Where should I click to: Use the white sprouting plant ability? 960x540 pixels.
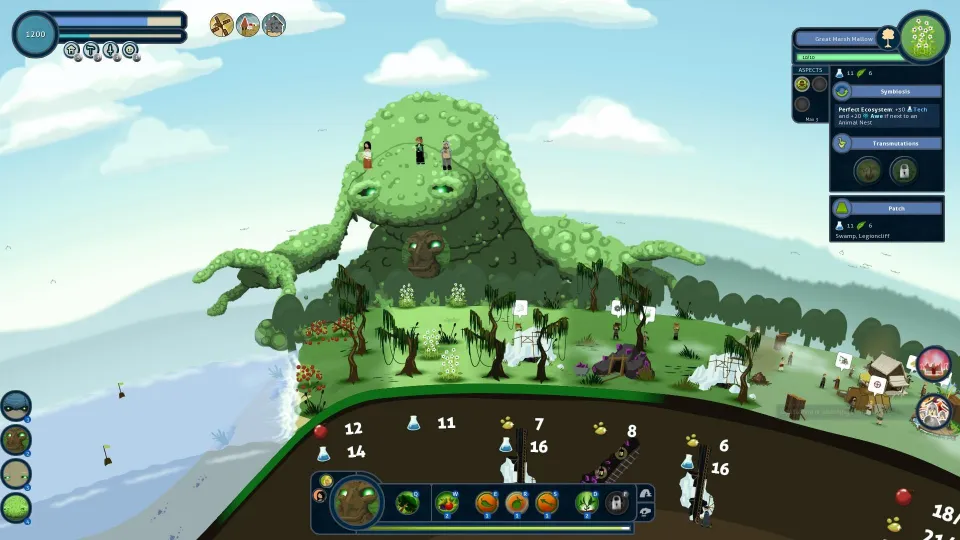coord(587,502)
